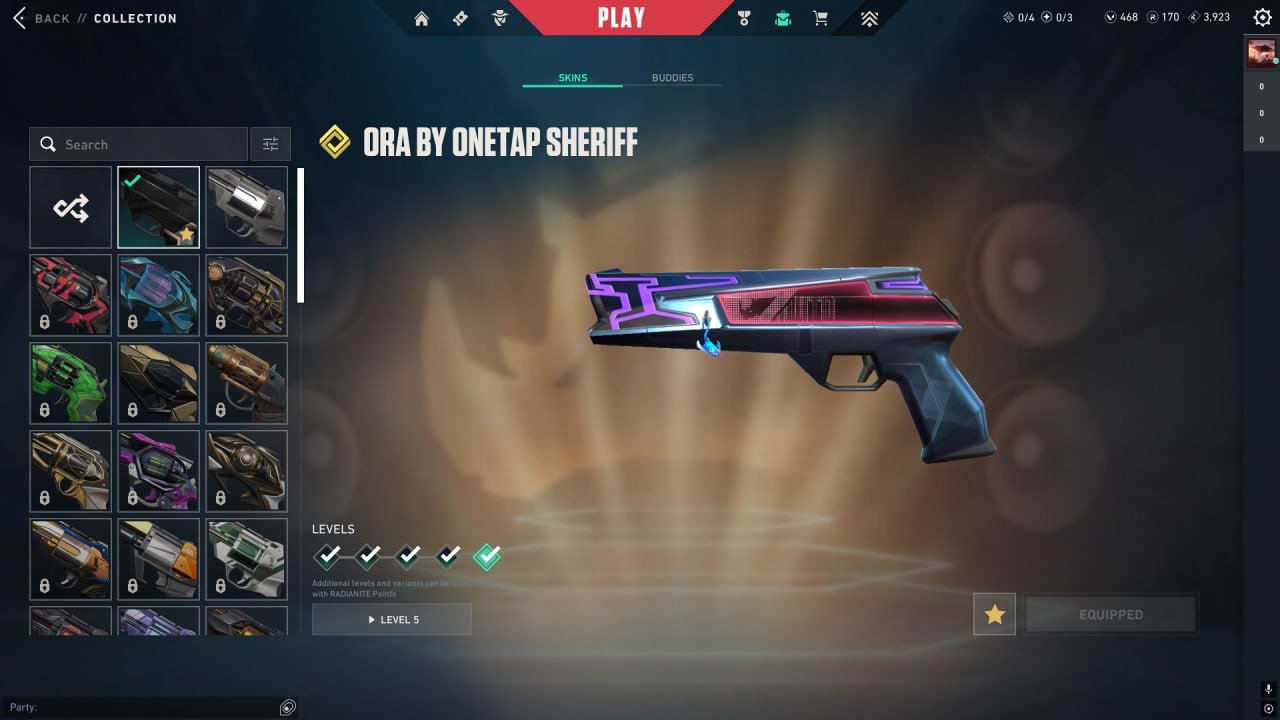Select the Skins tab
This screenshot has height=720, width=1280.
pyautogui.click(x=573, y=78)
